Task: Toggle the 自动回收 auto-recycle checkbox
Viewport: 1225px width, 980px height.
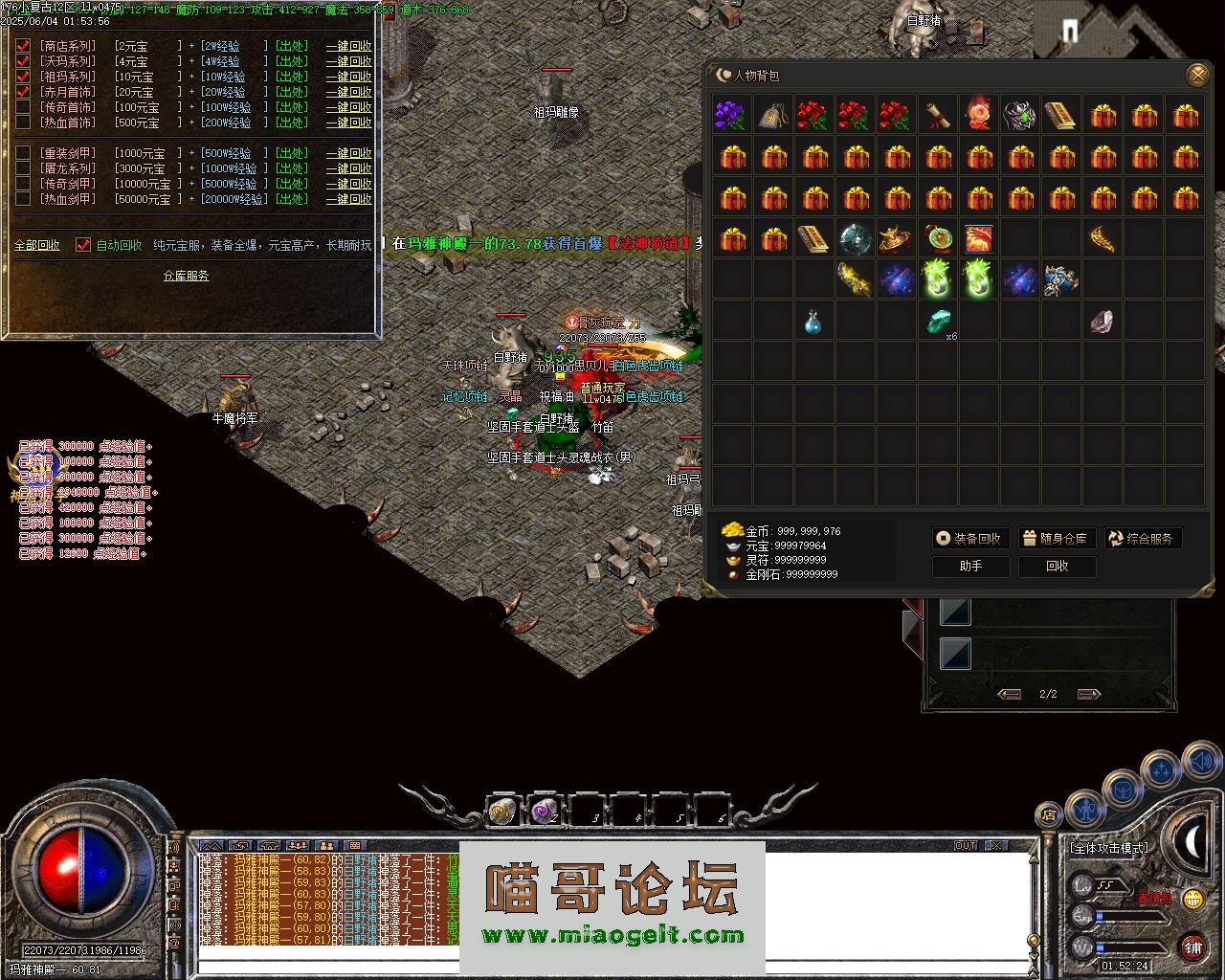Action: click(x=83, y=245)
